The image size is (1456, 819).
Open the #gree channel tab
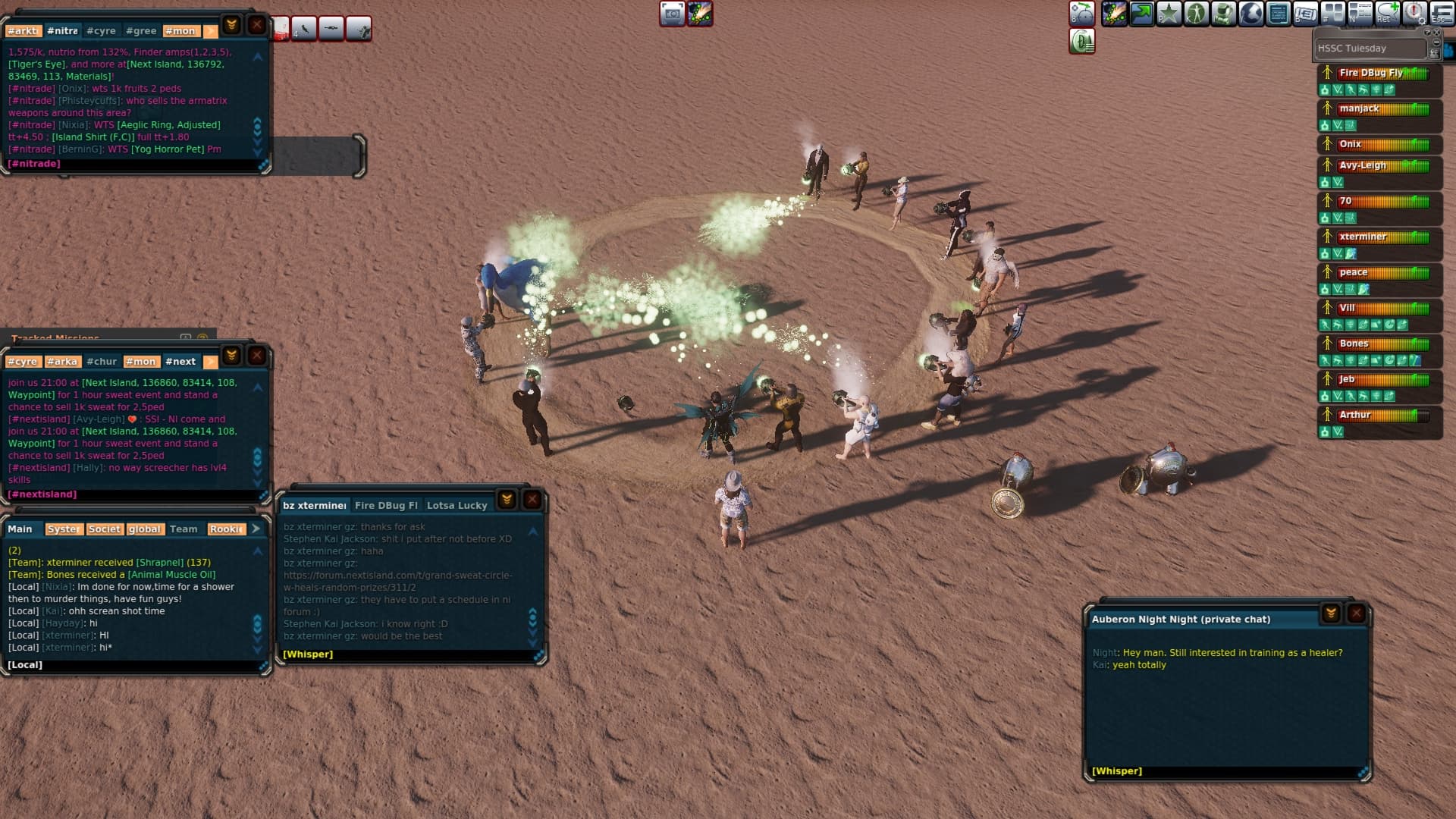pos(141,31)
